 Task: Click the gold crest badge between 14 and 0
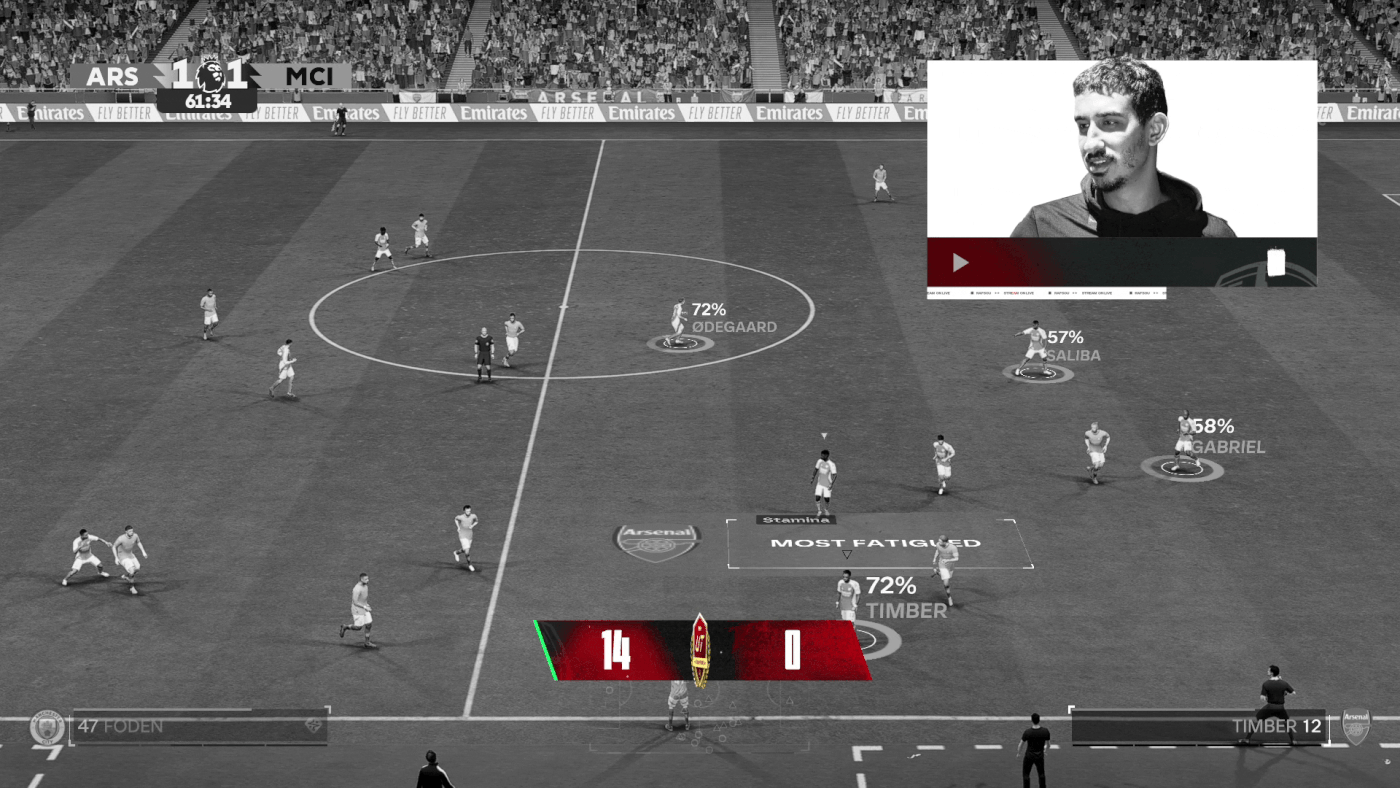click(700, 650)
